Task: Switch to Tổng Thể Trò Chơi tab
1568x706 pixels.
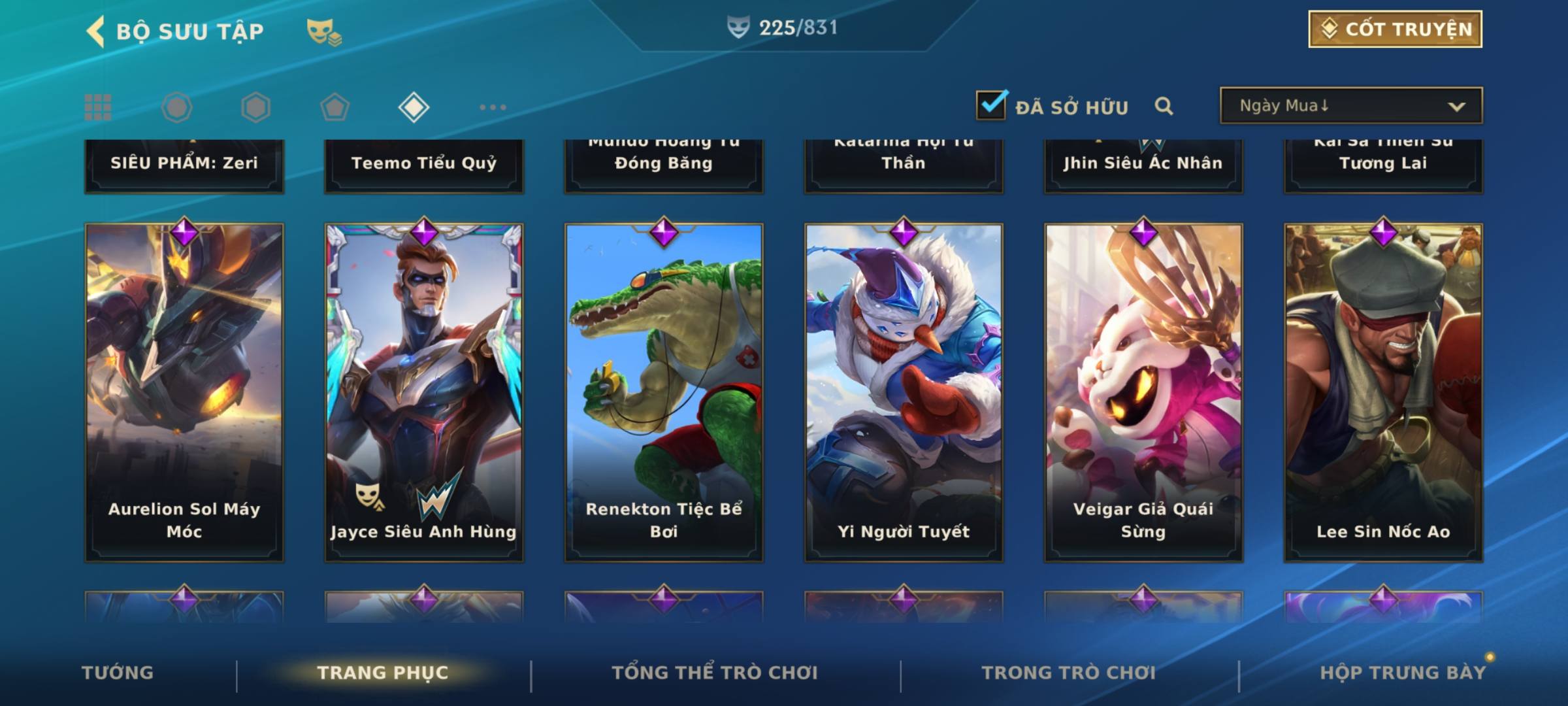Action: 715,673
